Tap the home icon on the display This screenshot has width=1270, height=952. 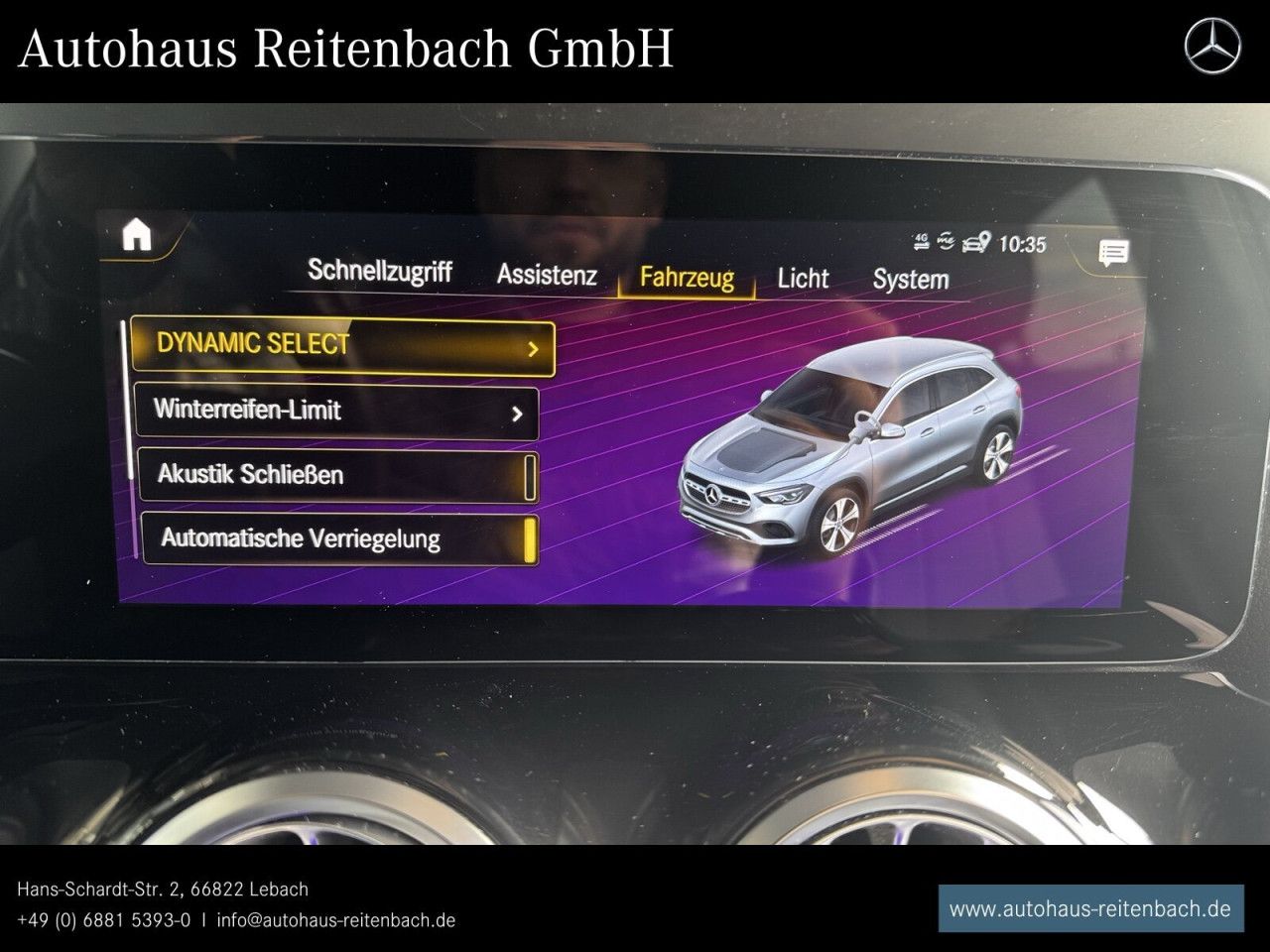click(x=139, y=232)
